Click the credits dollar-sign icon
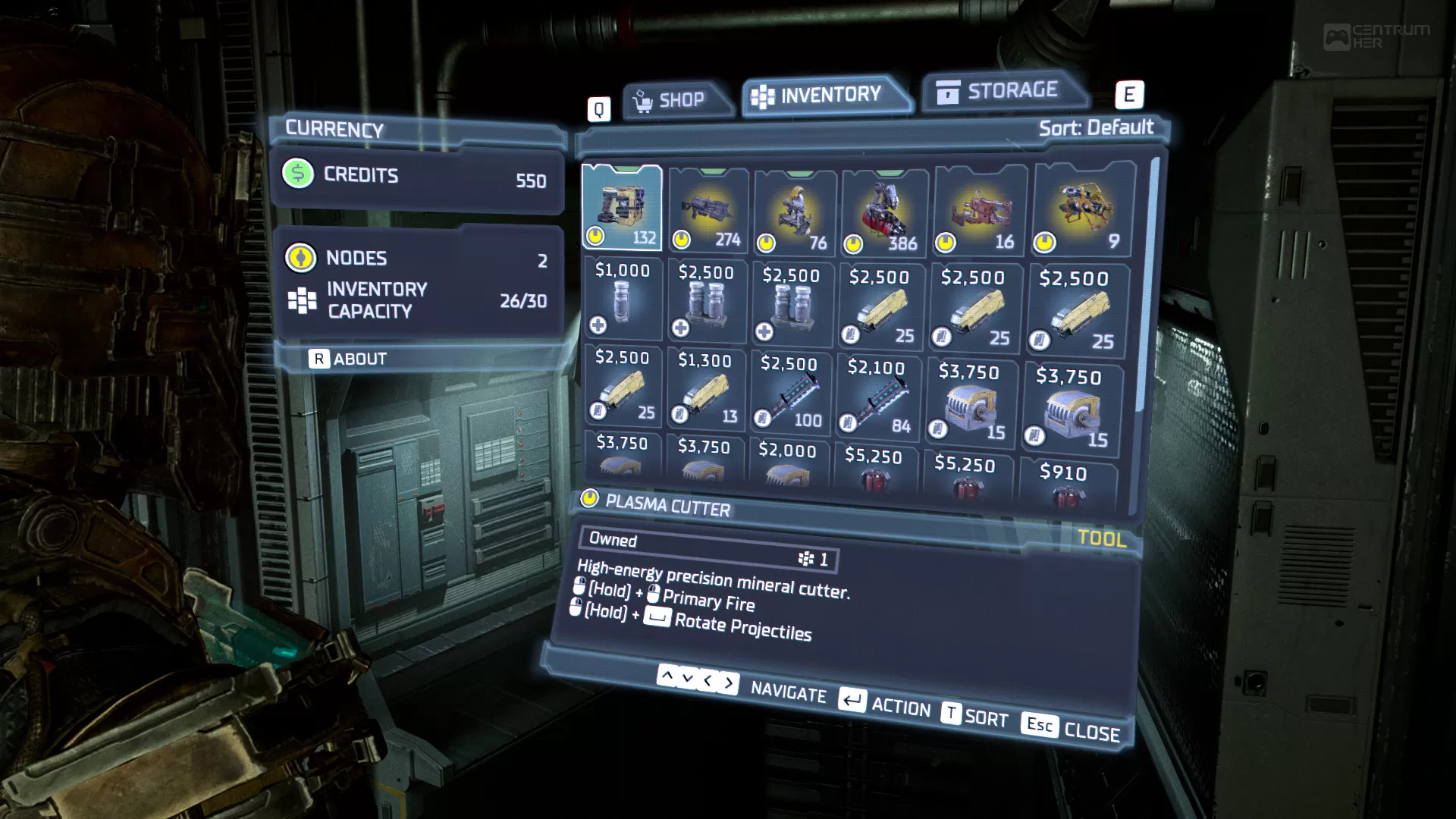 pyautogui.click(x=297, y=175)
